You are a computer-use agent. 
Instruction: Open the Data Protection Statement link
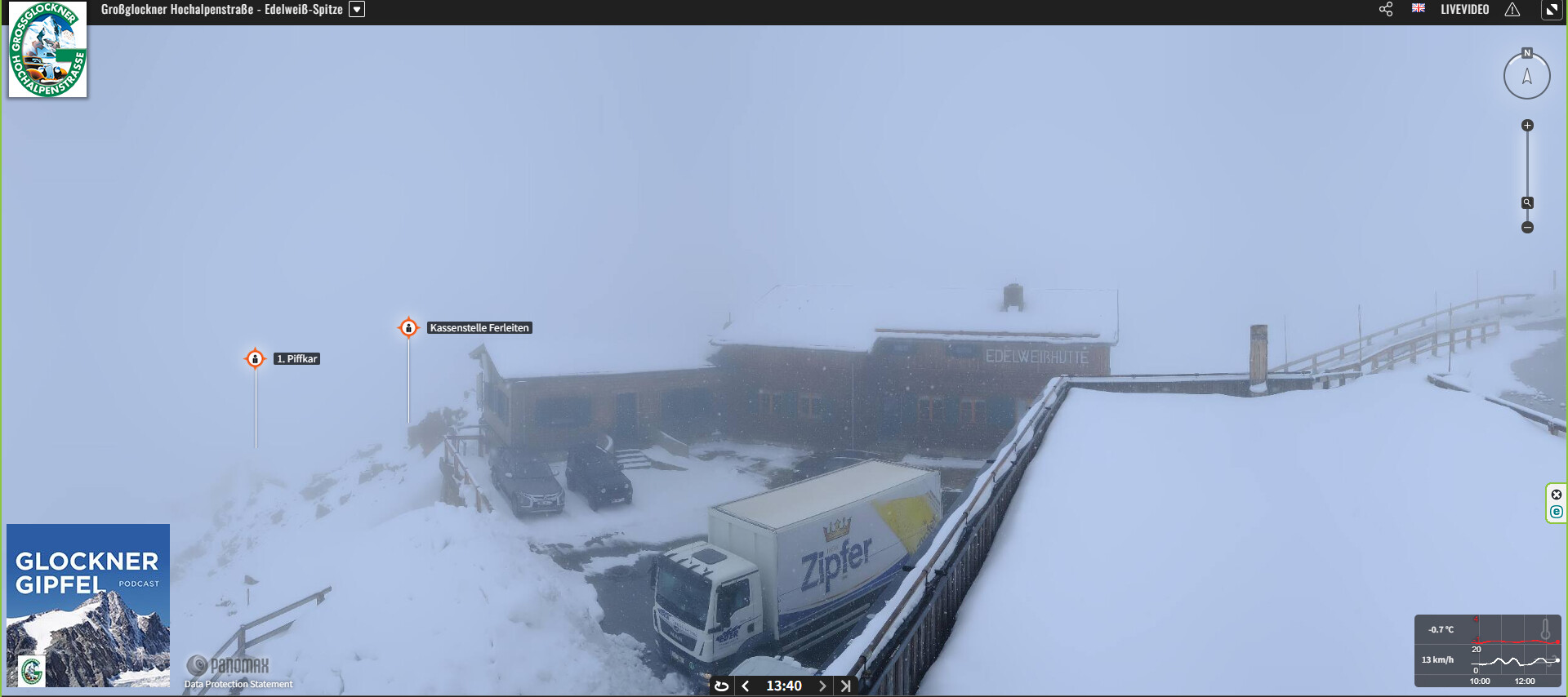[238, 684]
